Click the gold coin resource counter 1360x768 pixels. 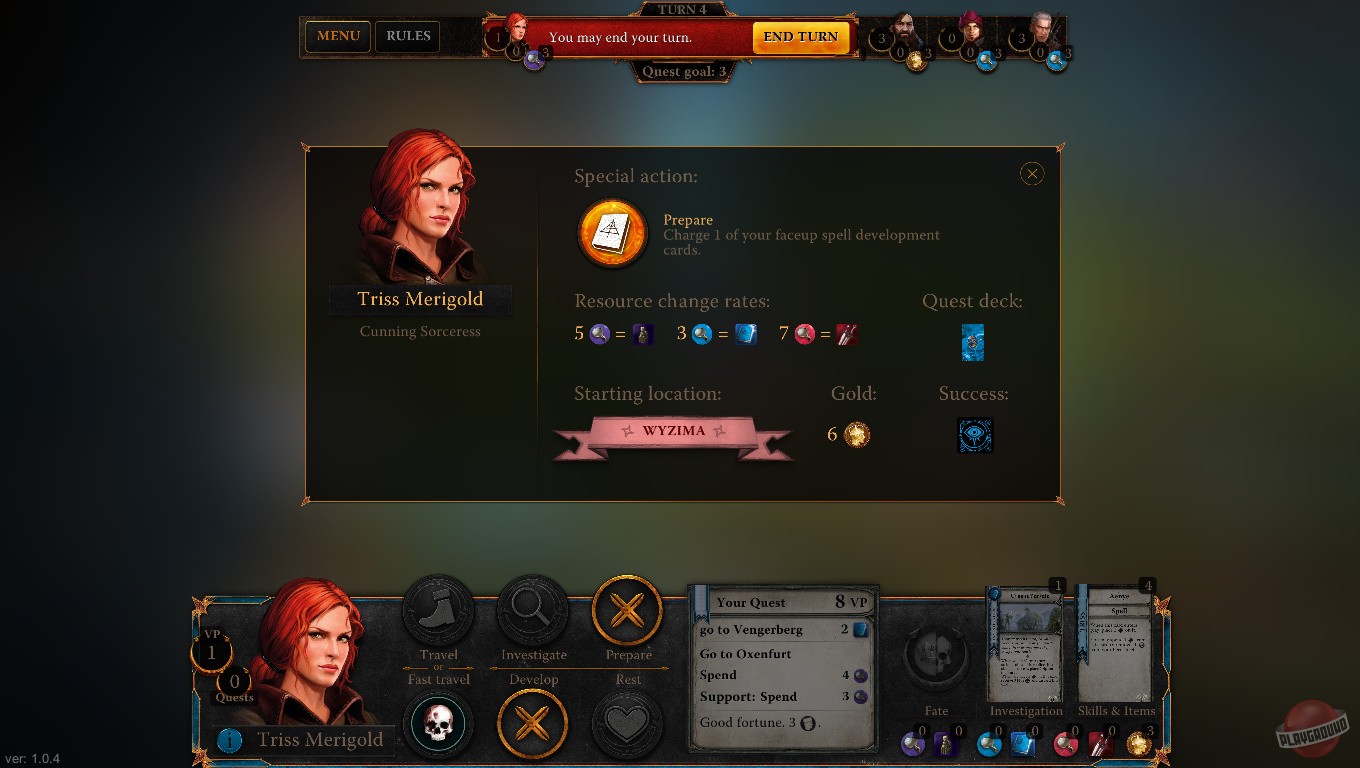[x=1139, y=745]
